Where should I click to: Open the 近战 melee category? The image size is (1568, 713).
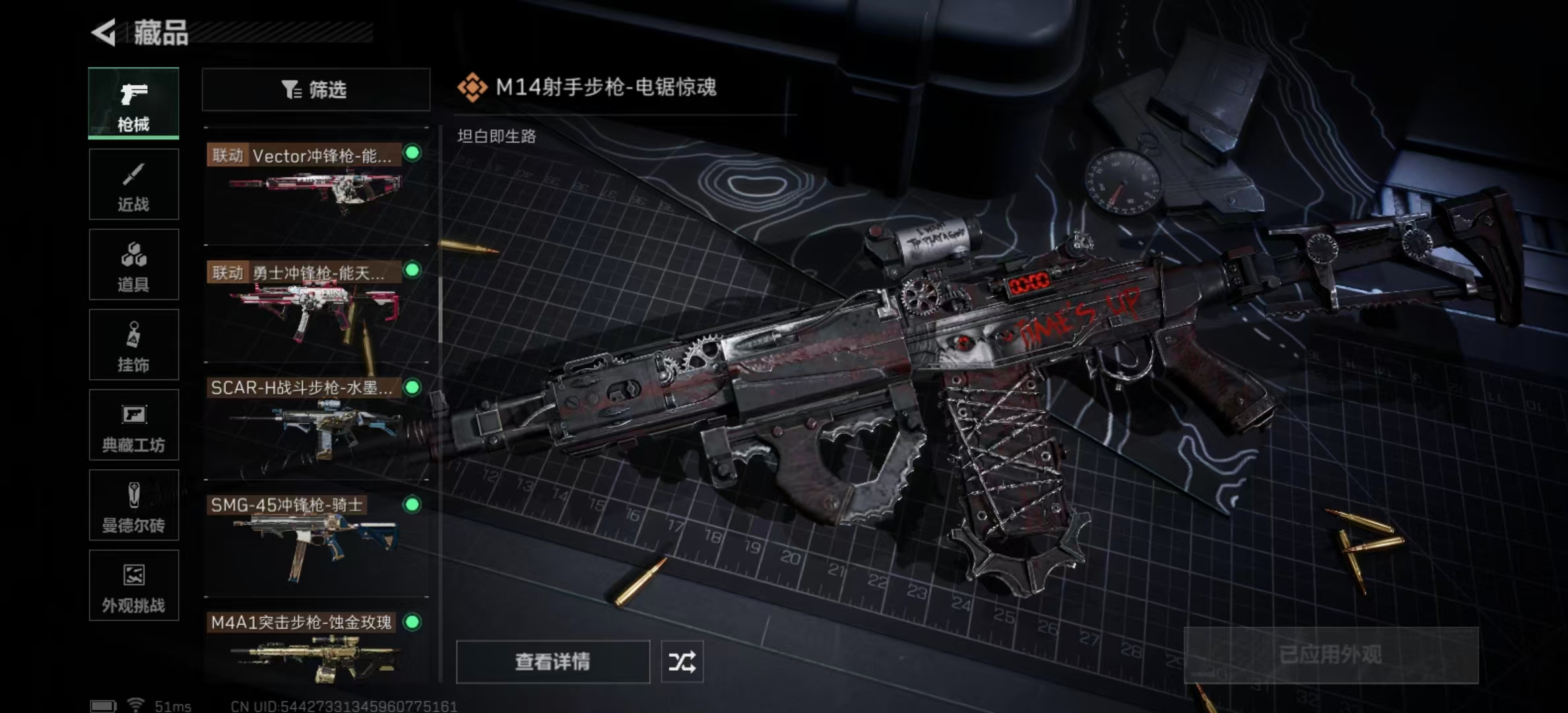(x=133, y=184)
